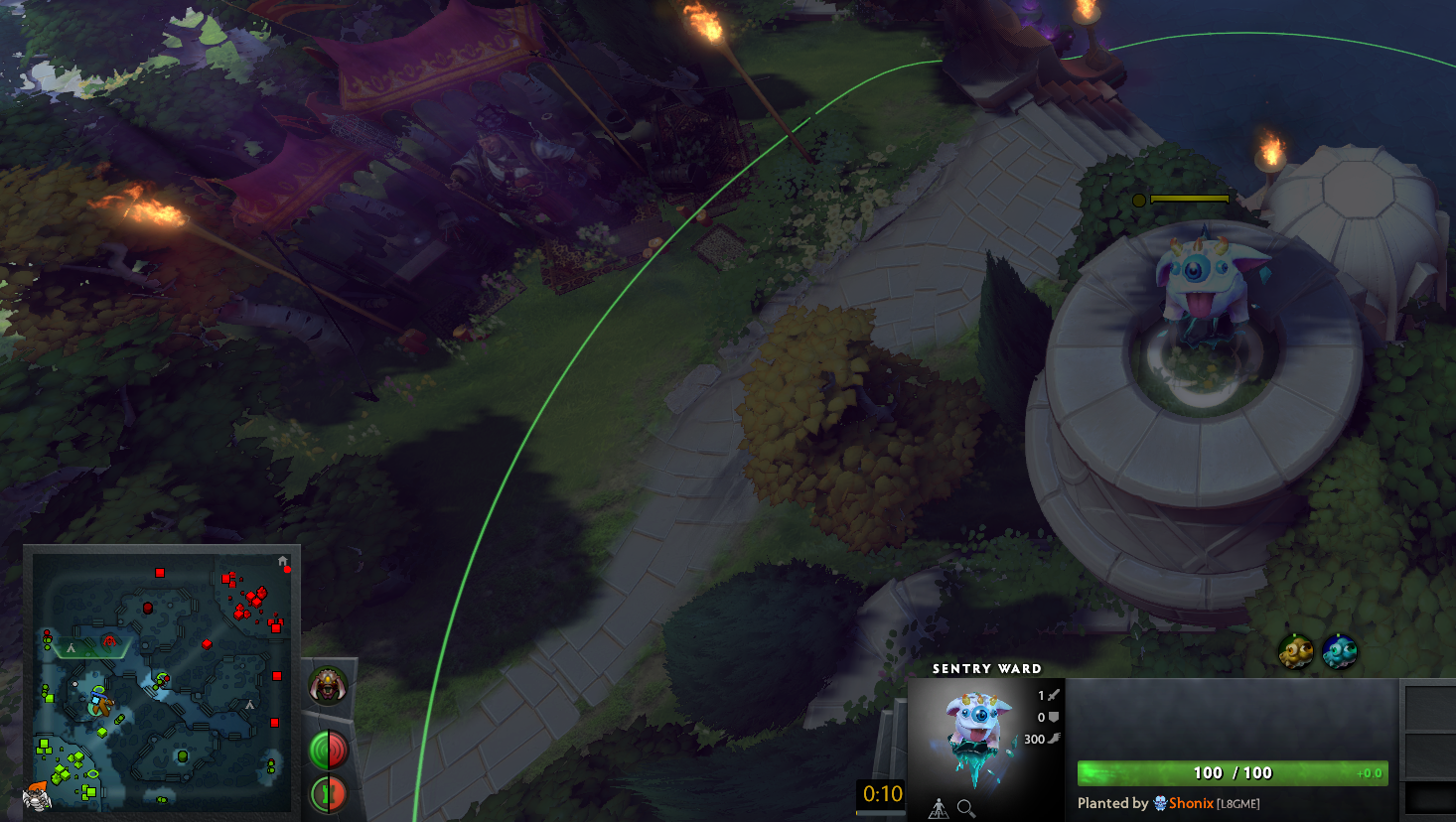Screen dimensions: 1456x822
Task: Click the boot icon showing 300 movement speed
Action: [1051, 739]
